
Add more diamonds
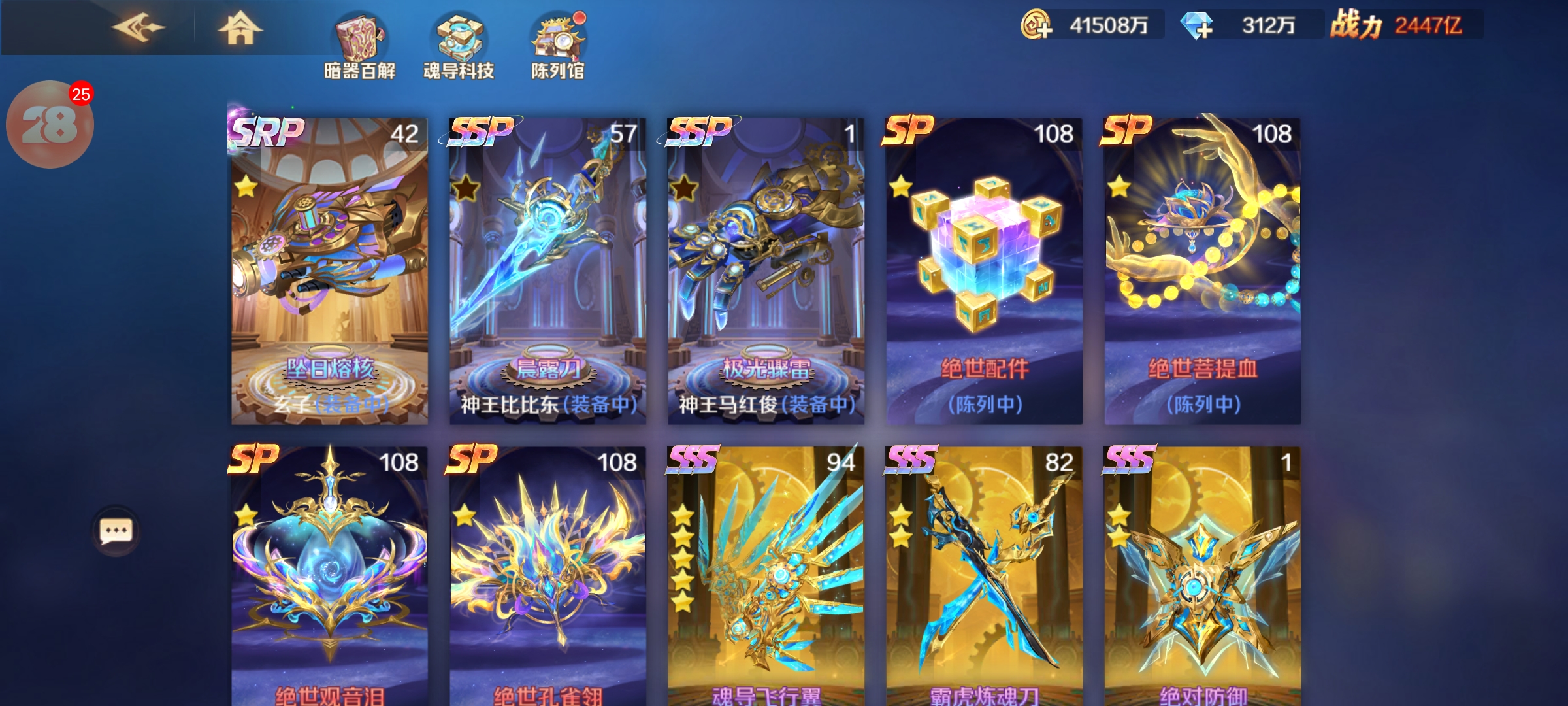(1197, 25)
